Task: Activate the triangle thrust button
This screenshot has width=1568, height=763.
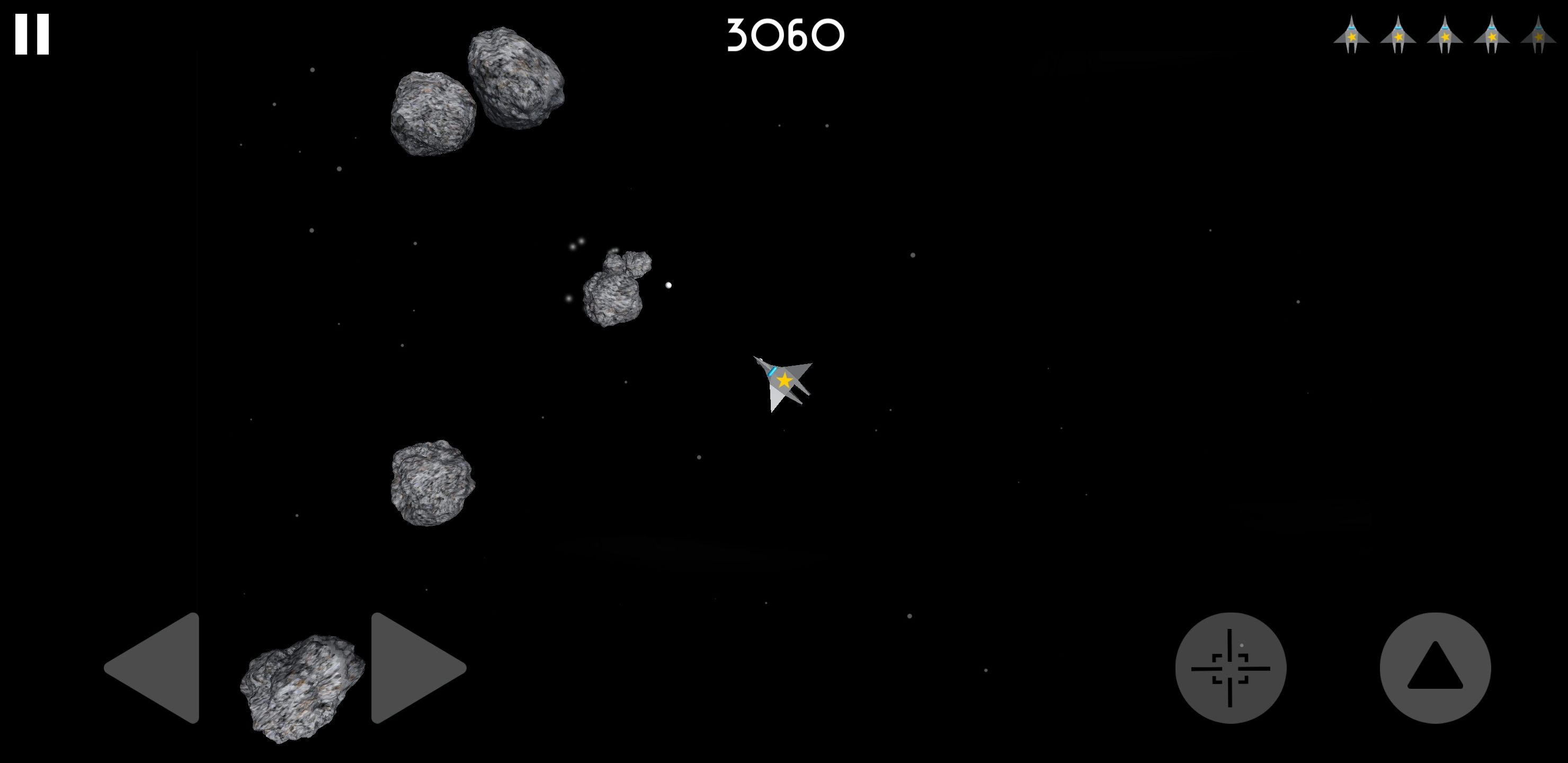Action: click(x=1435, y=668)
